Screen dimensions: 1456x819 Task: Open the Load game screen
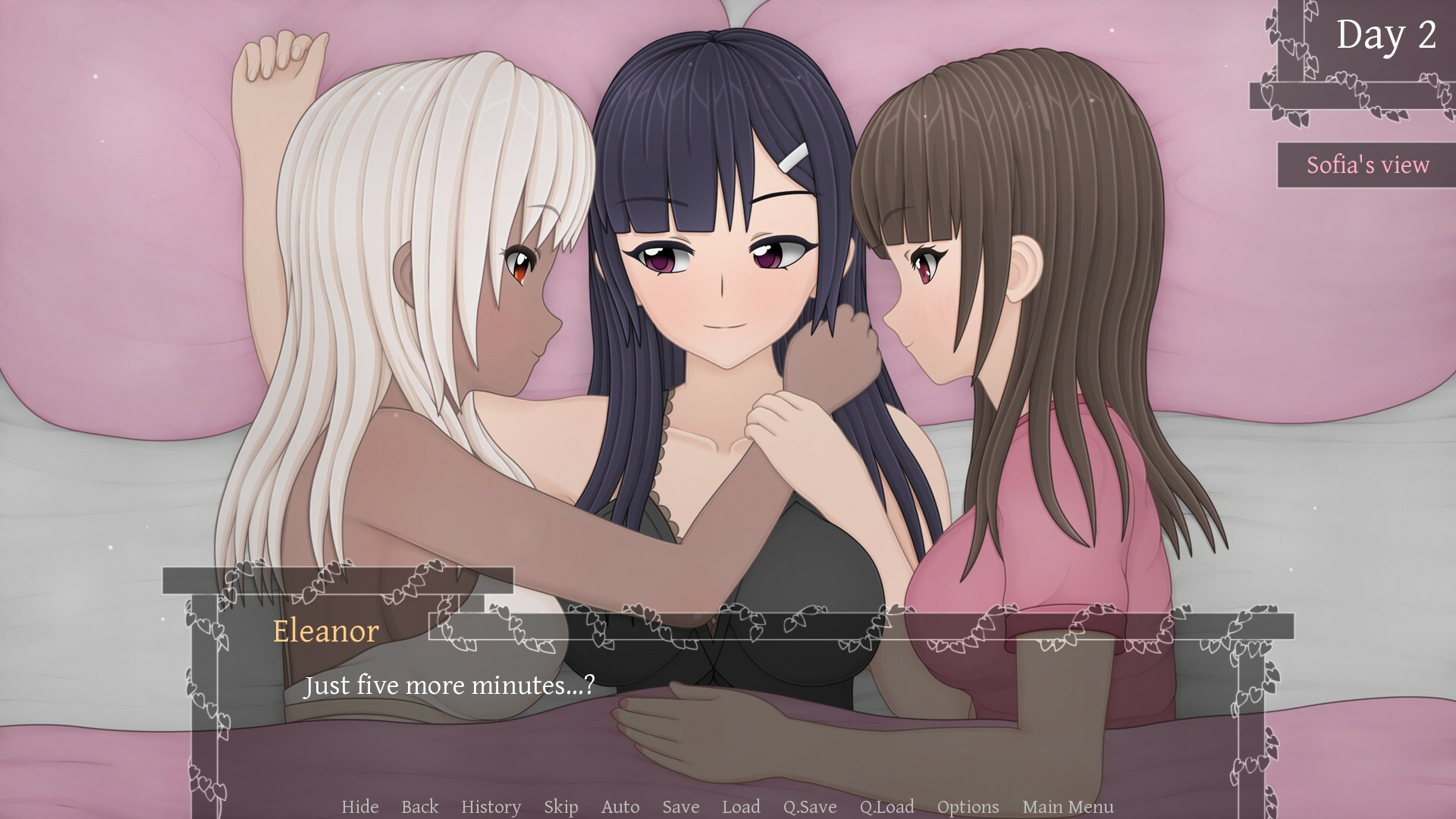(x=742, y=807)
